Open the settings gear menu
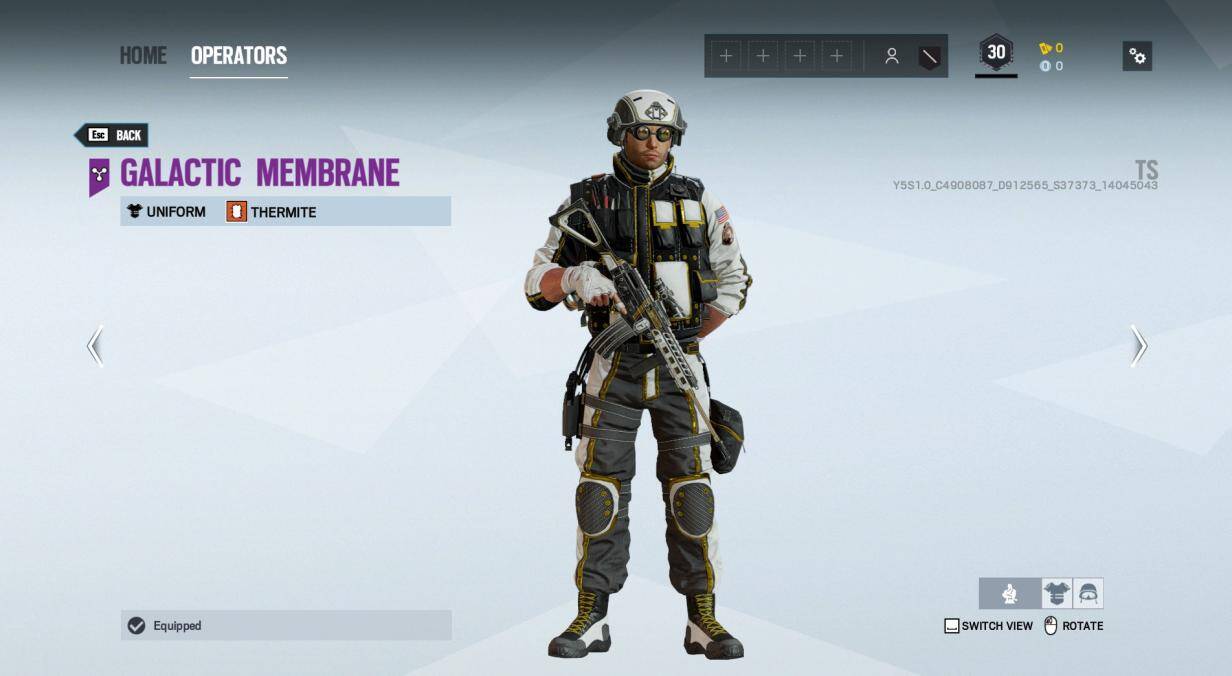 (1137, 56)
